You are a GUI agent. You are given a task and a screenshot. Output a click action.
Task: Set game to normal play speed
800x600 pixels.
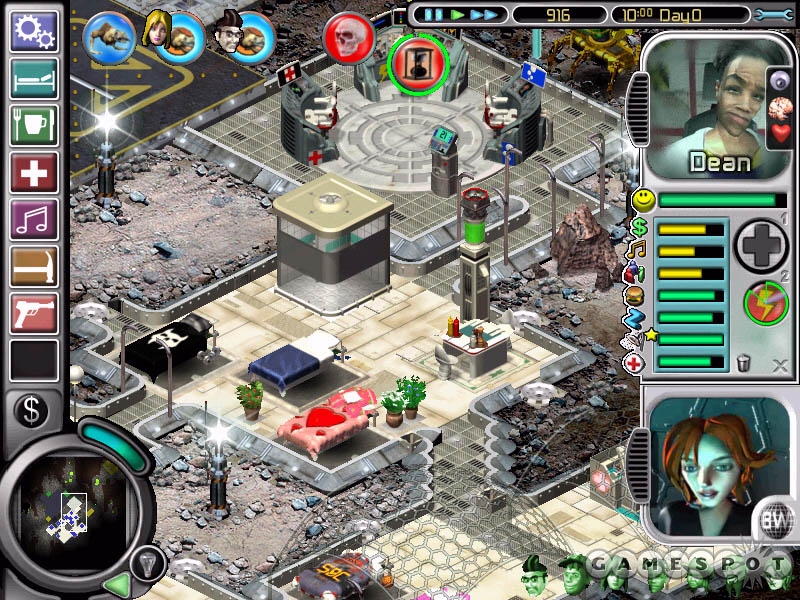[458, 15]
